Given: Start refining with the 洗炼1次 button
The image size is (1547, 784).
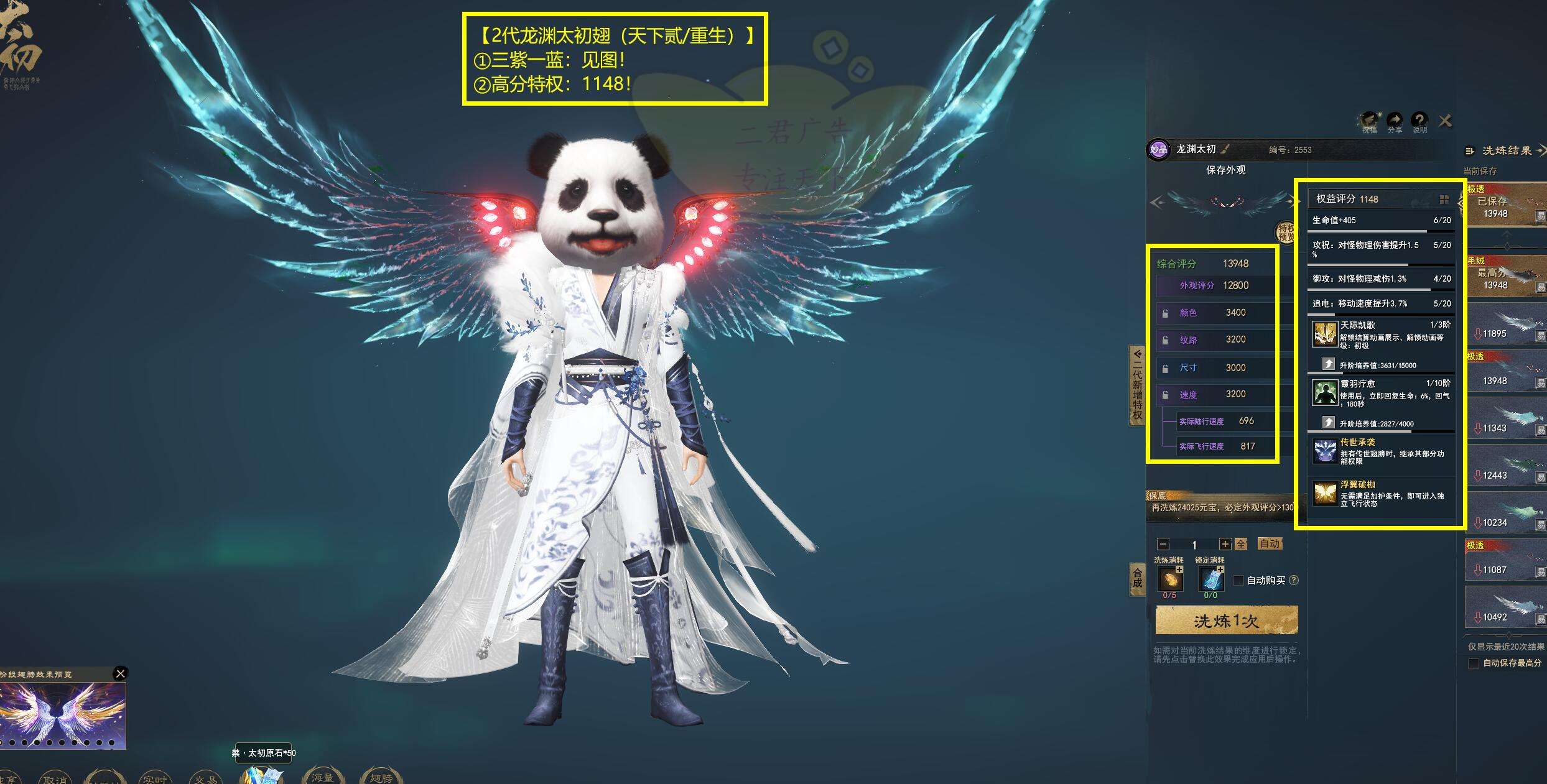Looking at the screenshot, I should (x=1226, y=620).
